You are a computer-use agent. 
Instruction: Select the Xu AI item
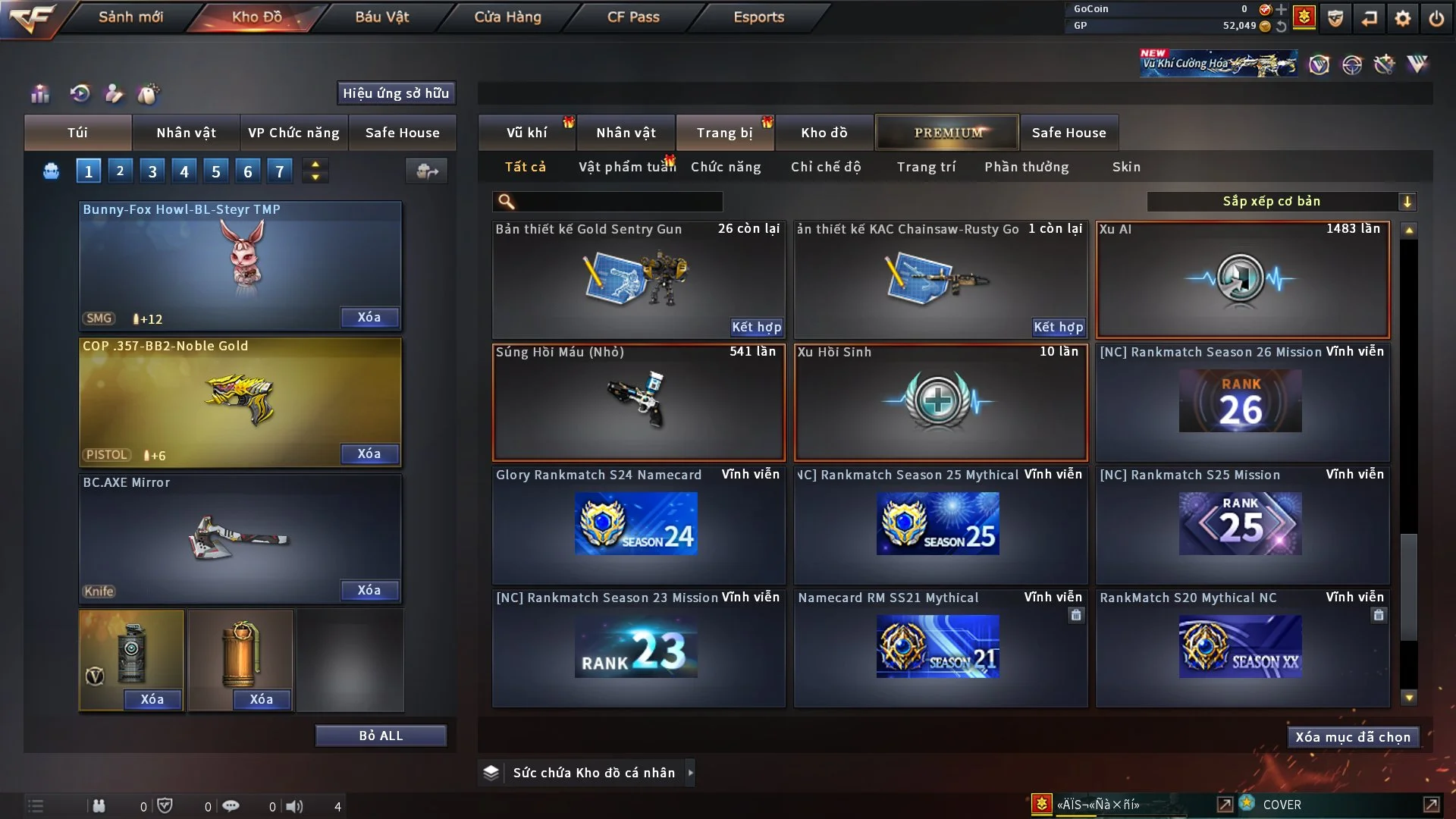coord(1242,280)
